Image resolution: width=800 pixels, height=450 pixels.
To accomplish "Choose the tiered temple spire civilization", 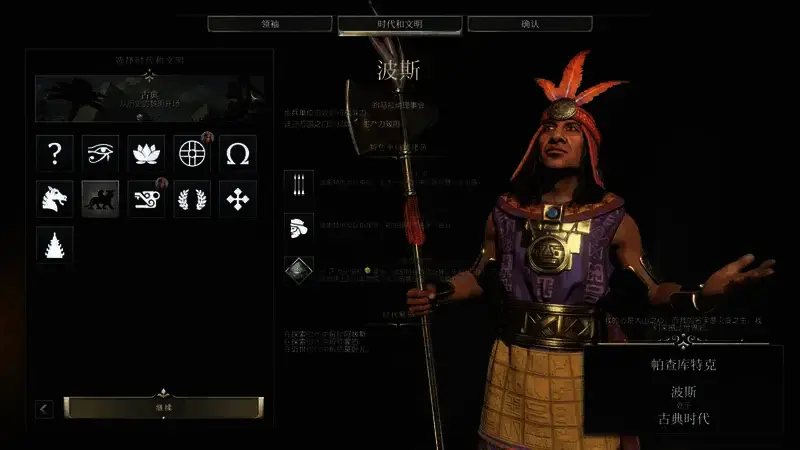I will (x=55, y=245).
